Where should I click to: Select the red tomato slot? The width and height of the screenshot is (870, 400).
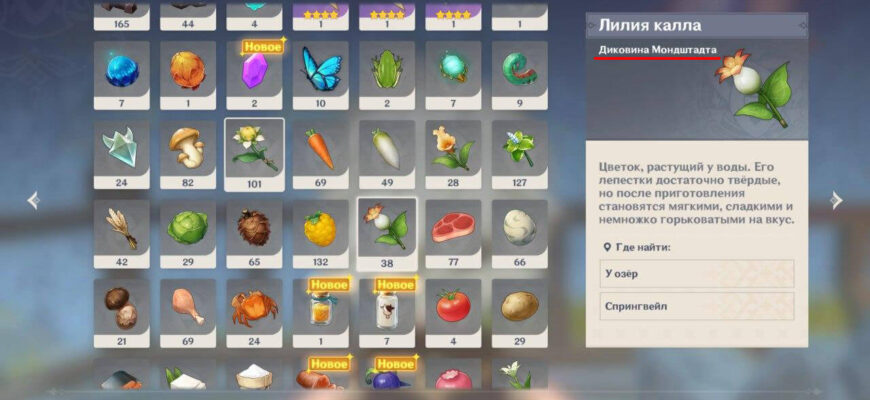pos(453,307)
